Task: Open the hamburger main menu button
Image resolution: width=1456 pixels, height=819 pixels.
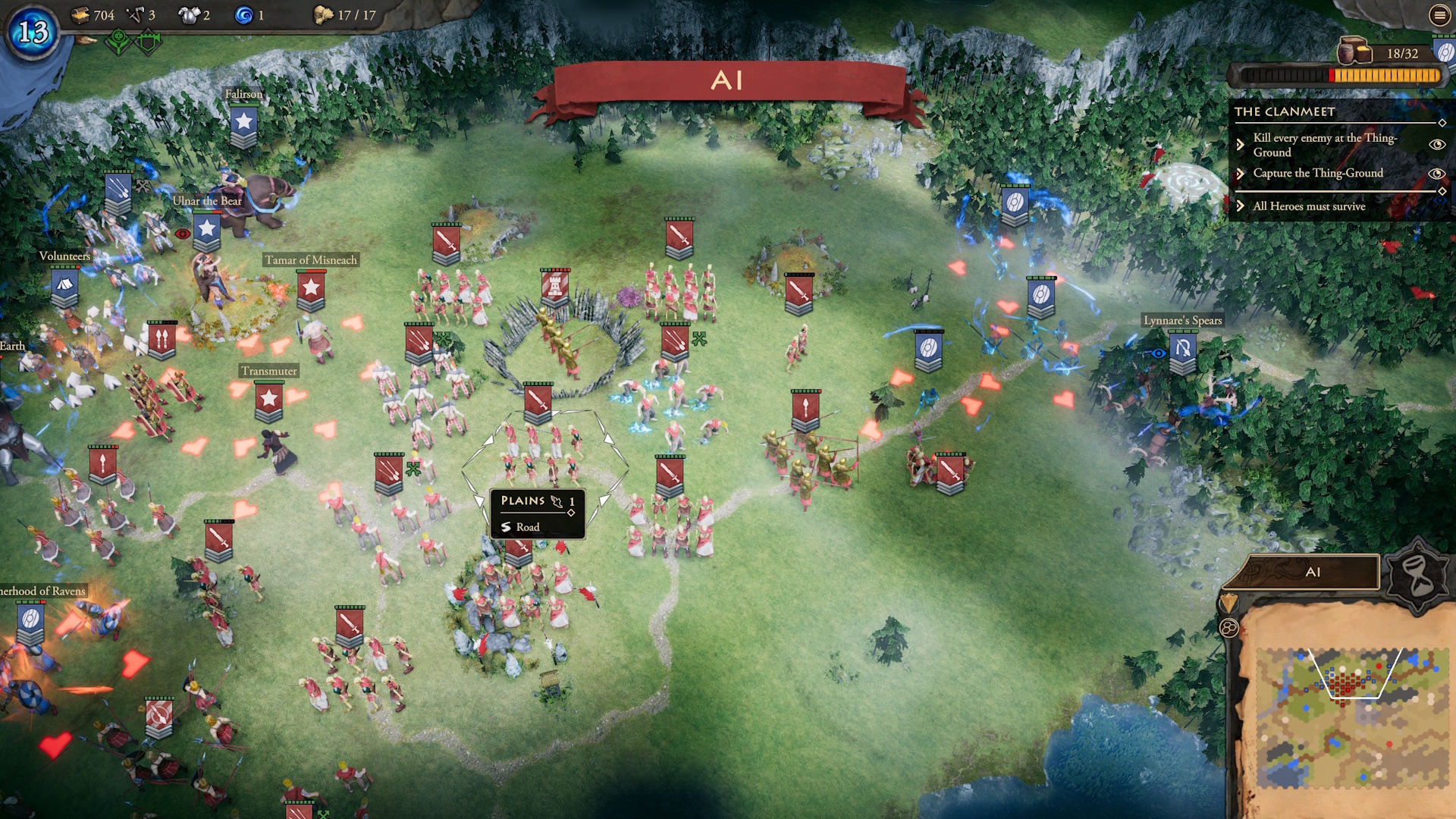Action: coord(1439,15)
